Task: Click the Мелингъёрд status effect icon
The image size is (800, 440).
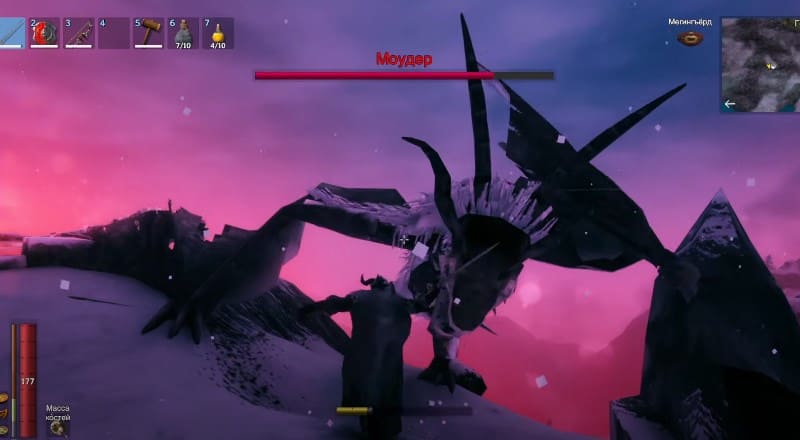Action: 688,38
